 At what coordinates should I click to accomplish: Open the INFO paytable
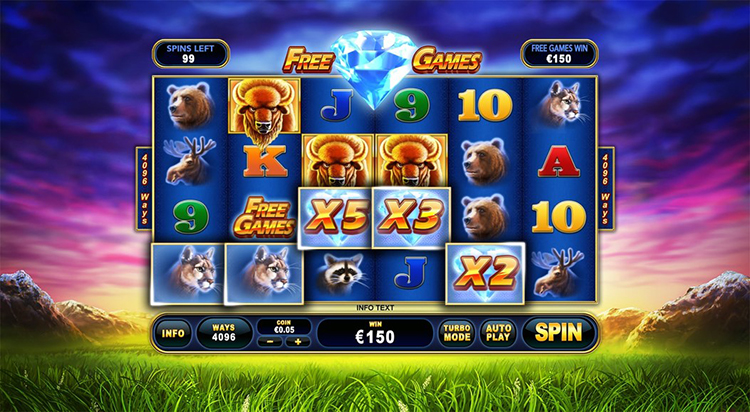(x=173, y=333)
